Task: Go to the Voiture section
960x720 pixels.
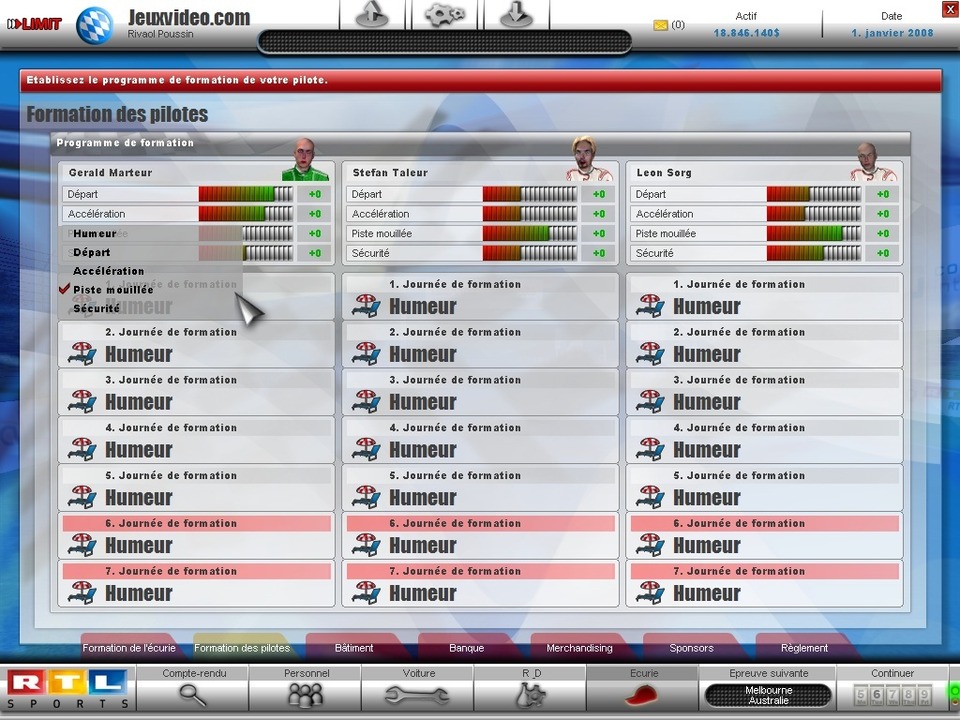Action: click(418, 687)
